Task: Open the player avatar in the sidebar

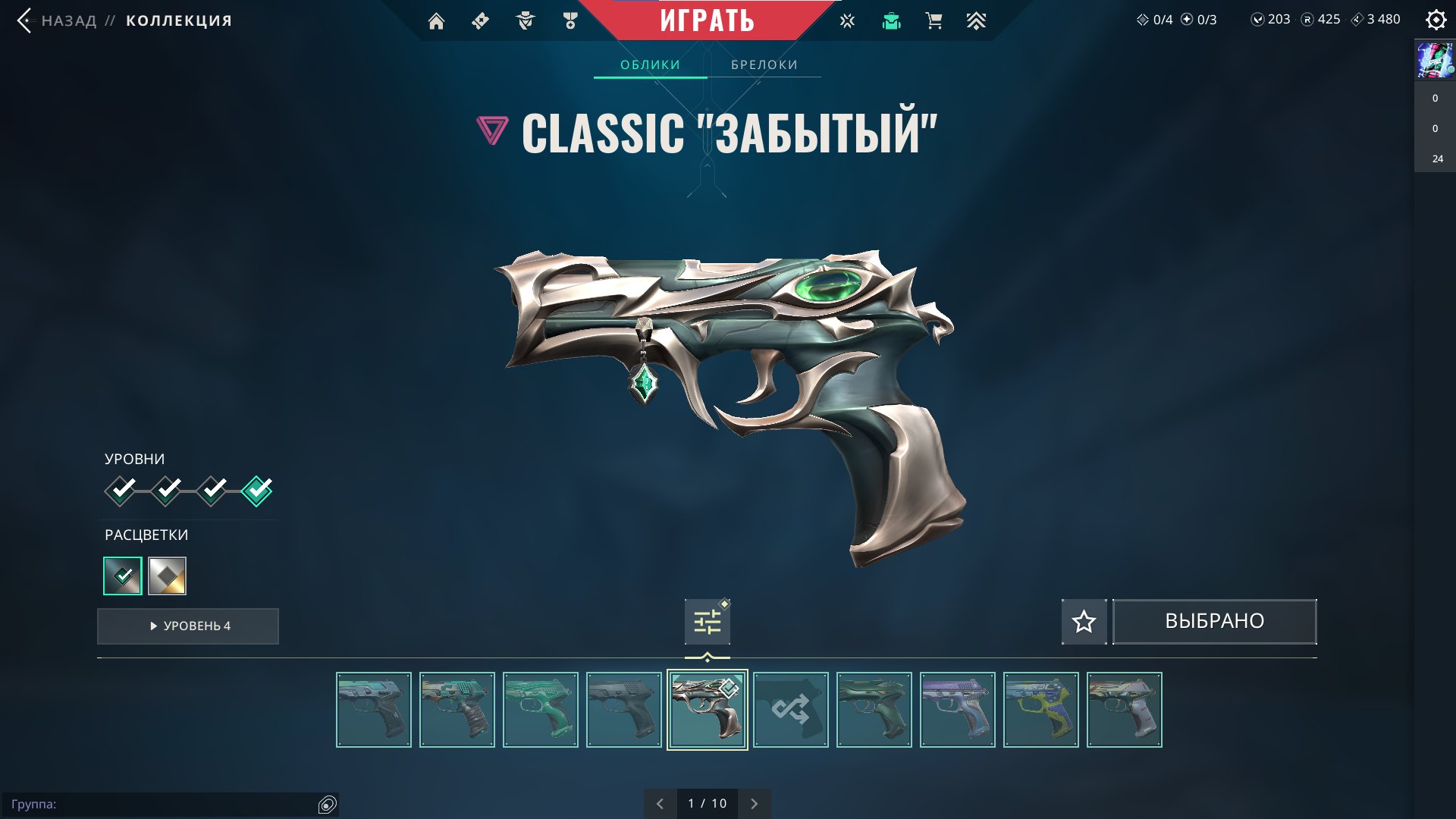Action: point(1435,61)
